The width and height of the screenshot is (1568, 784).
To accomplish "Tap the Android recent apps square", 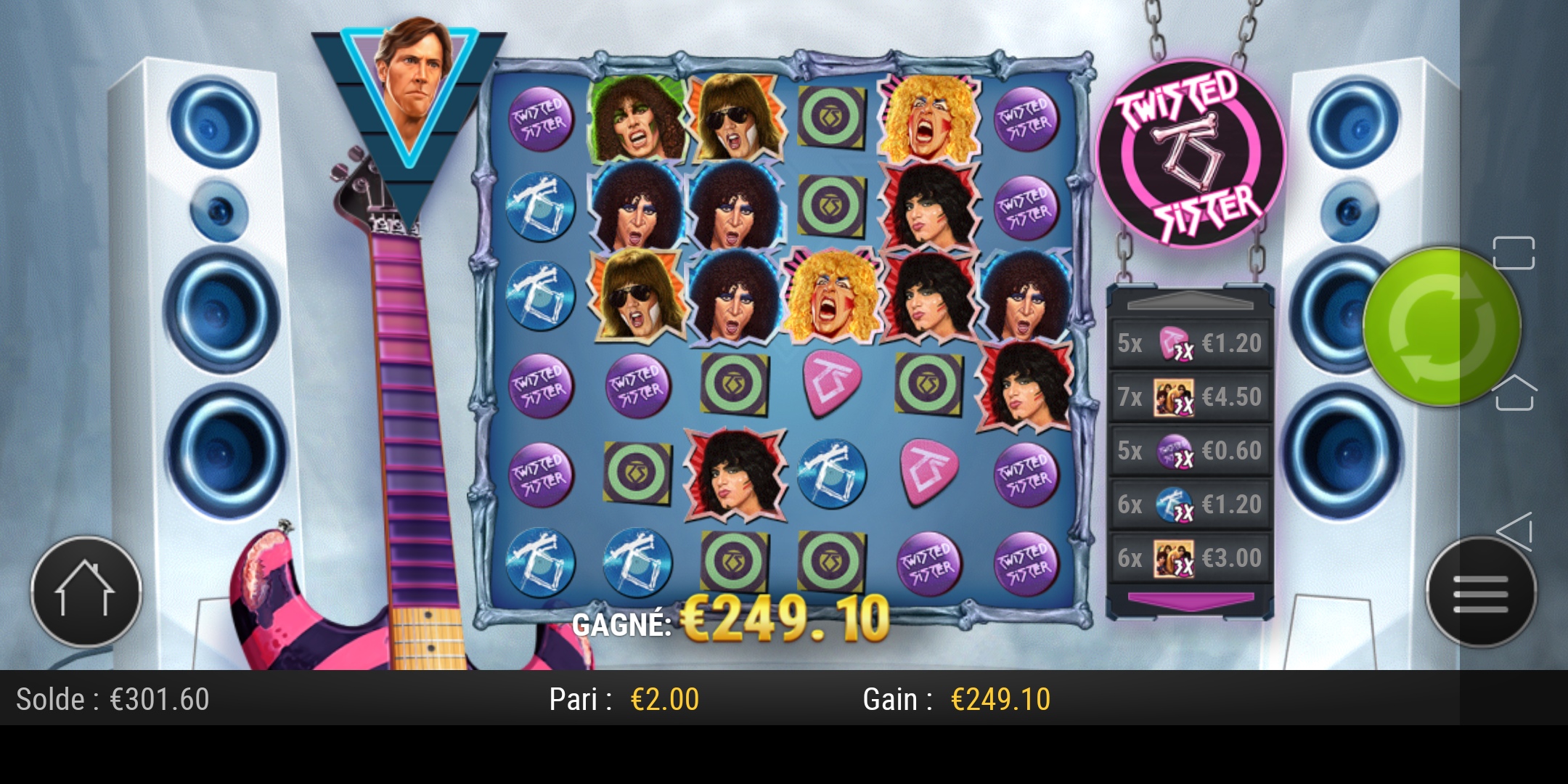I will [1514, 253].
